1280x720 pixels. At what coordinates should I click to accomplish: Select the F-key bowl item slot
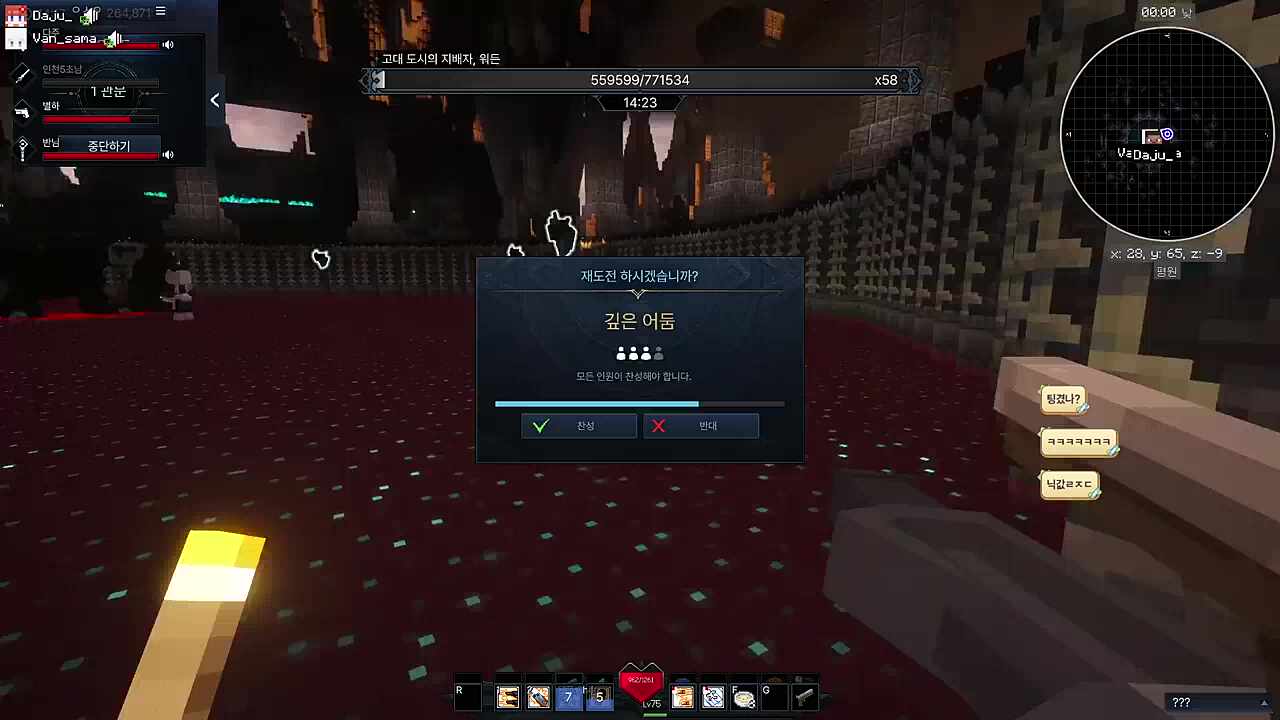[743, 697]
